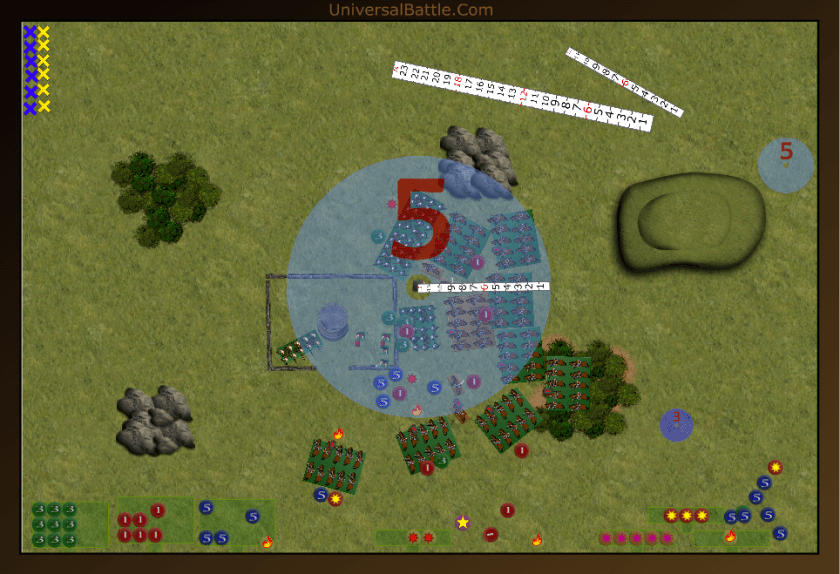Select the small blue circle marked 5

pyautogui.click(x=785, y=164)
